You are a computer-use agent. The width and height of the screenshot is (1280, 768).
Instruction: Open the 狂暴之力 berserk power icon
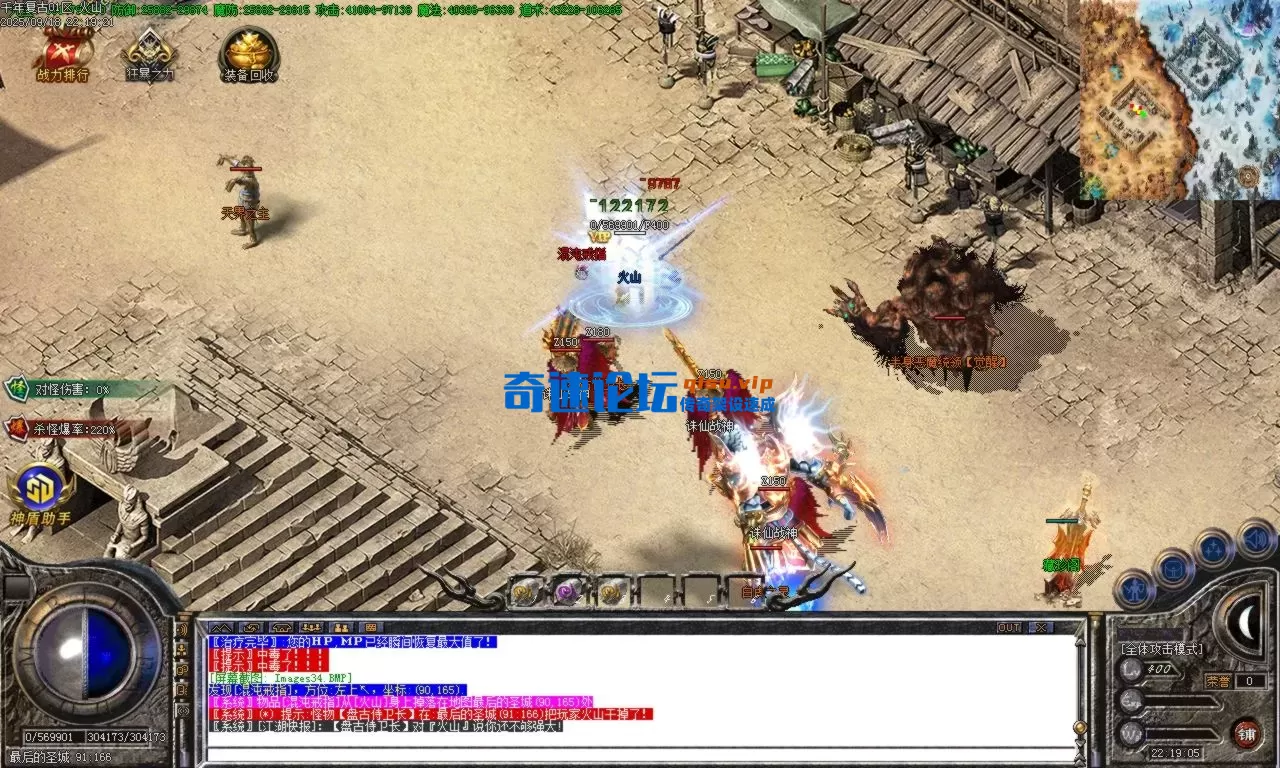(x=149, y=55)
